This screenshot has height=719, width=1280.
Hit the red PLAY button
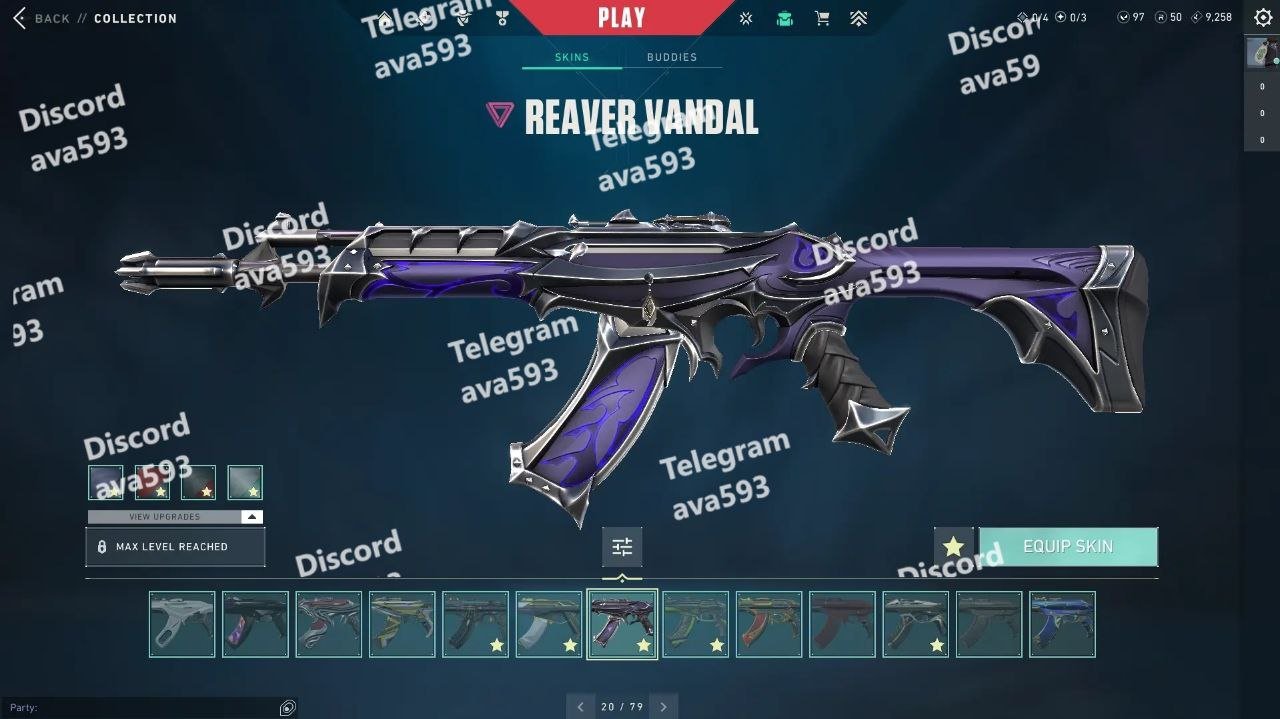pyautogui.click(x=621, y=17)
